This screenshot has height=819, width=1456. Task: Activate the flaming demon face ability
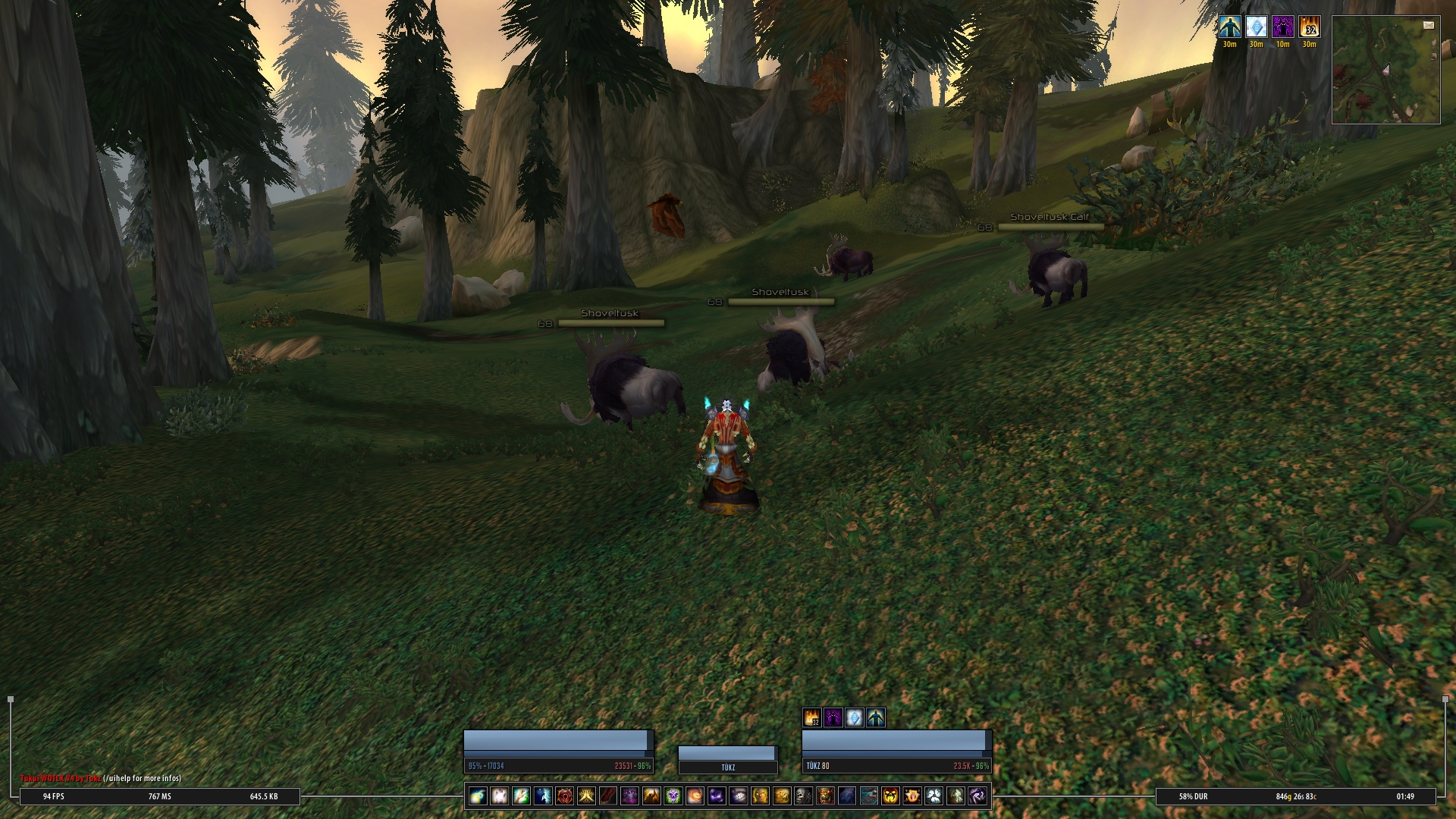click(890, 795)
